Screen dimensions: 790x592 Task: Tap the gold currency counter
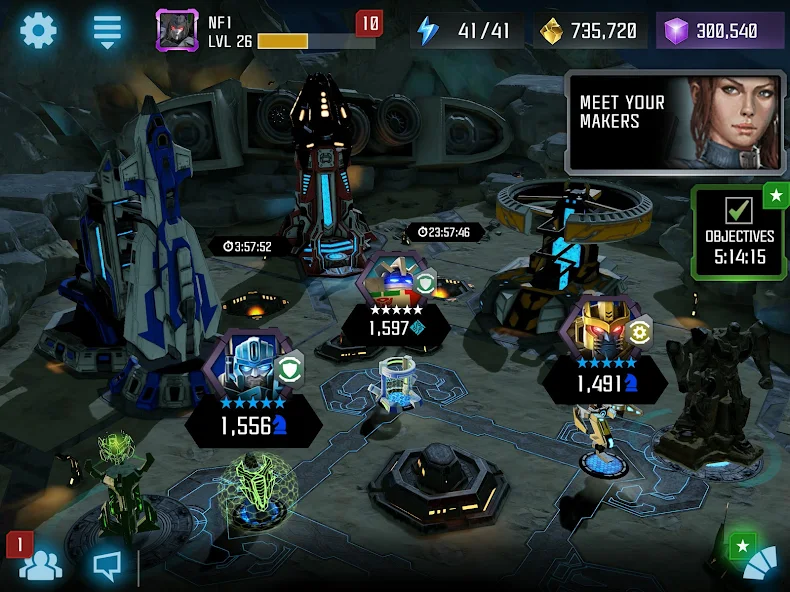coord(589,31)
